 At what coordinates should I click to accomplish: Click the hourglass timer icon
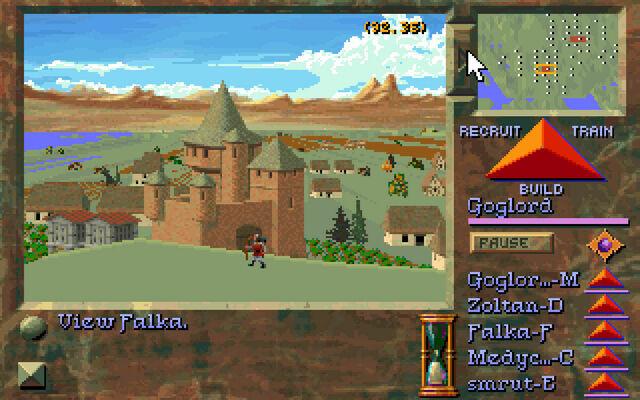(435, 354)
